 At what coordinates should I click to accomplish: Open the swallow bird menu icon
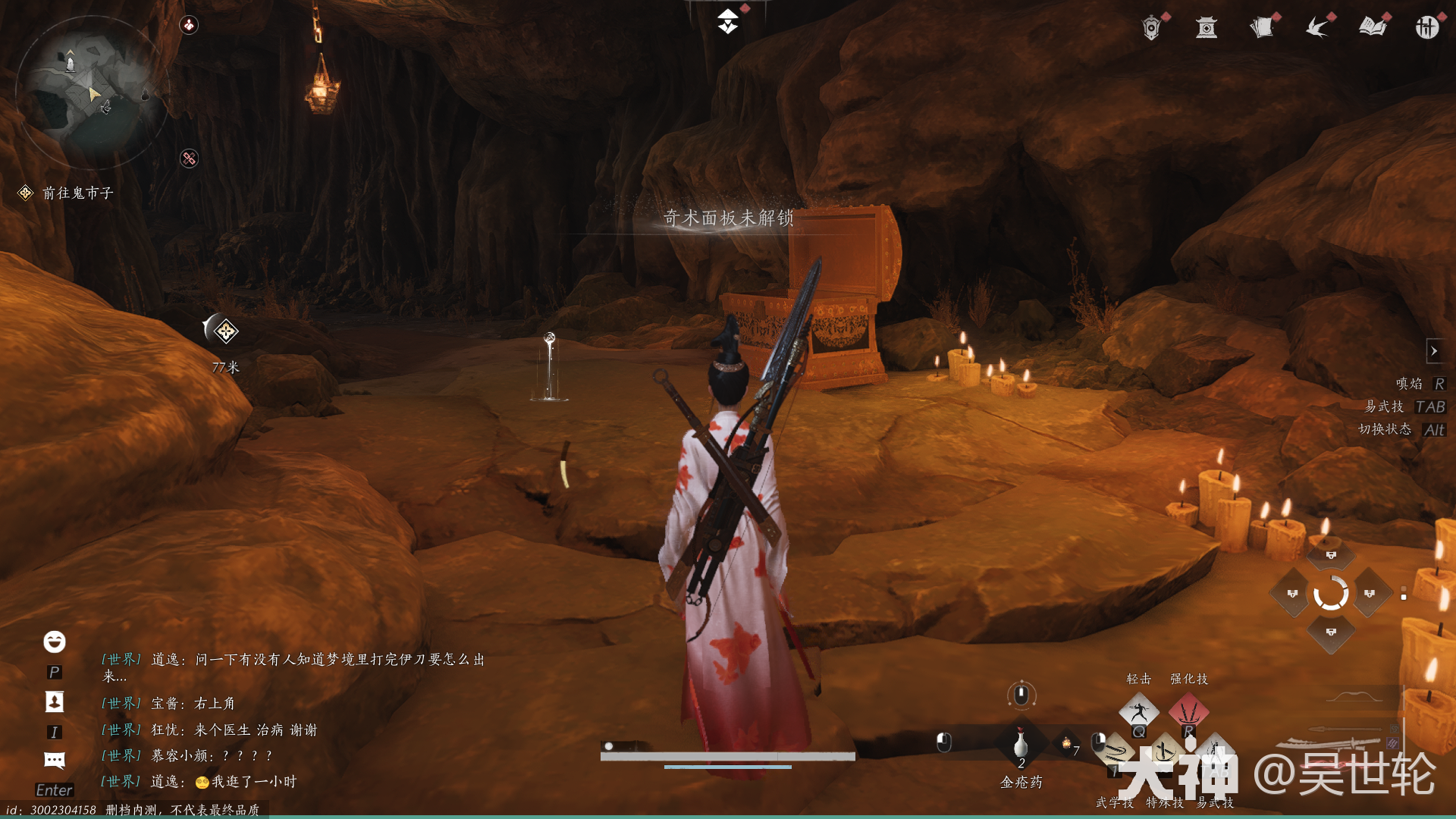point(1318,28)
